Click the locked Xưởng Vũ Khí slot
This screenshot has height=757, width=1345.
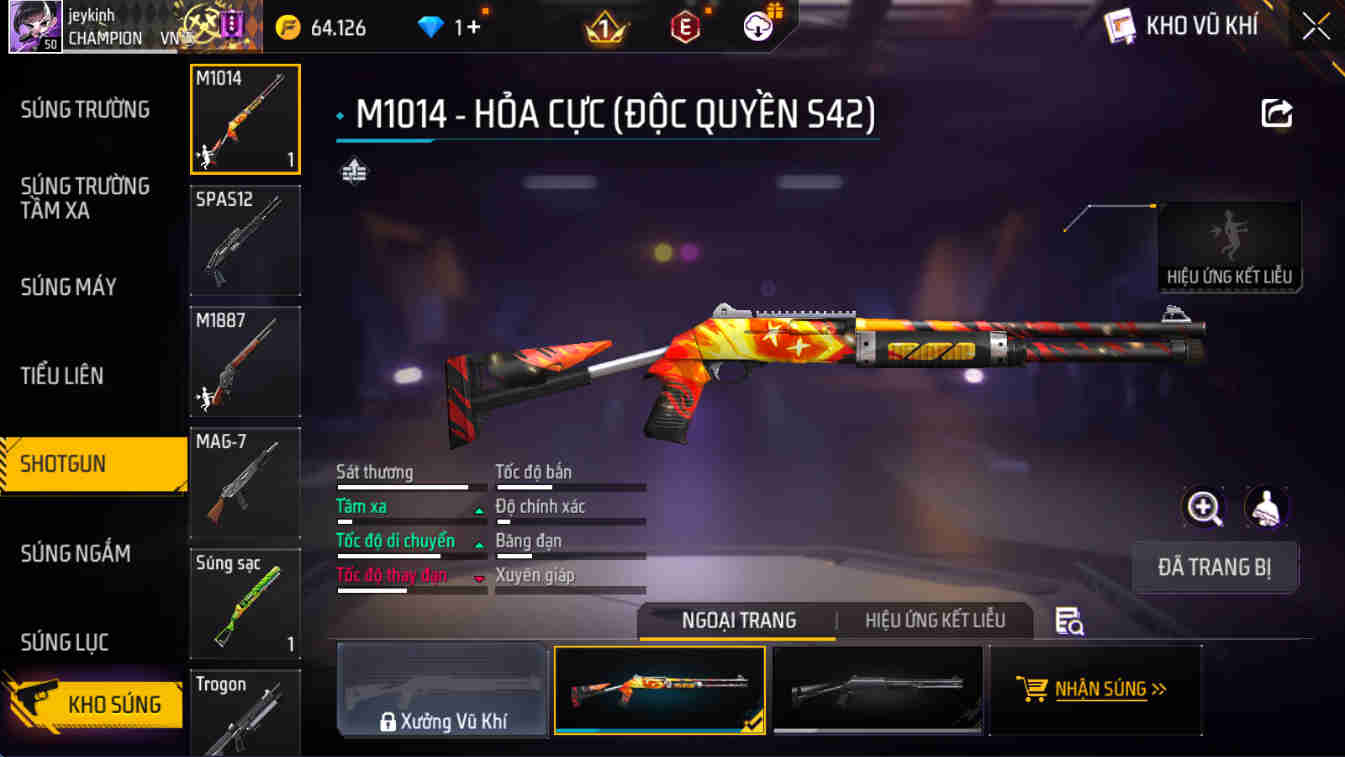pos(442,689)
